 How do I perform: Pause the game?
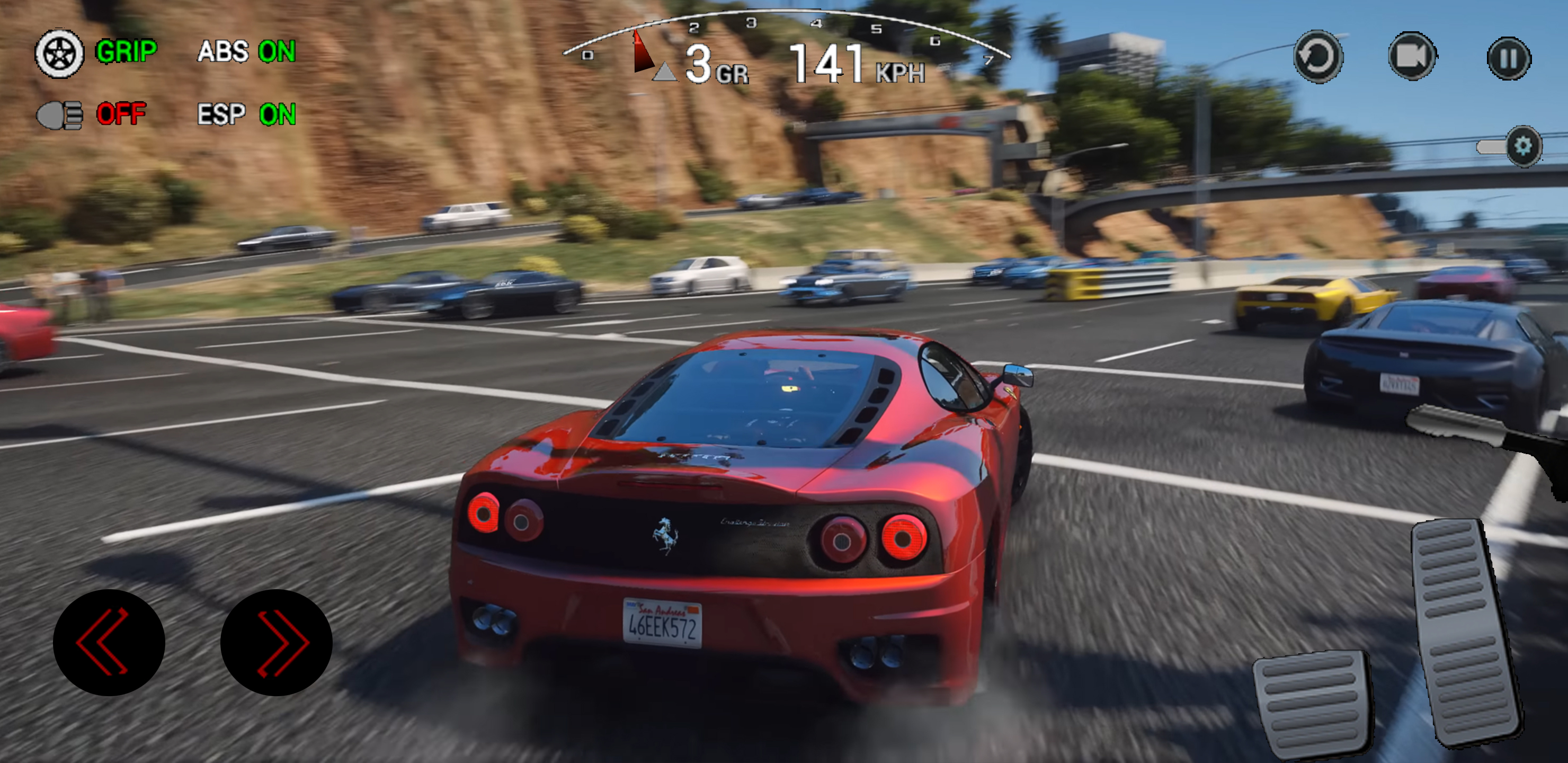click(x=1509, y=58)
